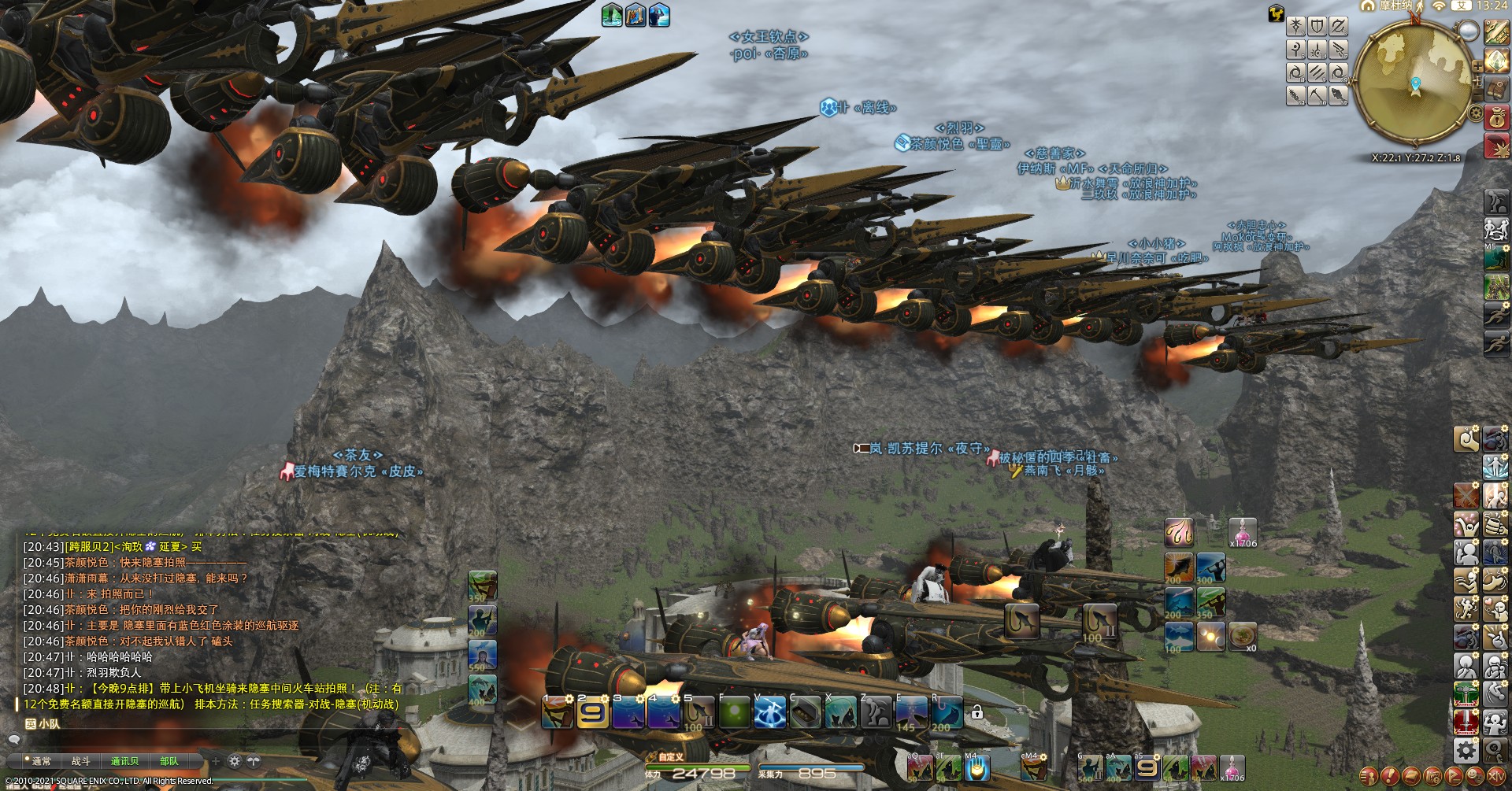1512x791 pixels.
Task: Switch to the 战斗 chat tab
Action: [x=81, y=761]
